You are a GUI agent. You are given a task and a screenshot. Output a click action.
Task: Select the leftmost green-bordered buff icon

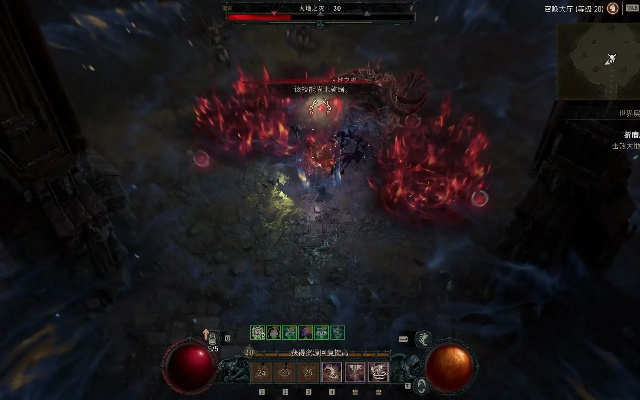coord(257,332)
